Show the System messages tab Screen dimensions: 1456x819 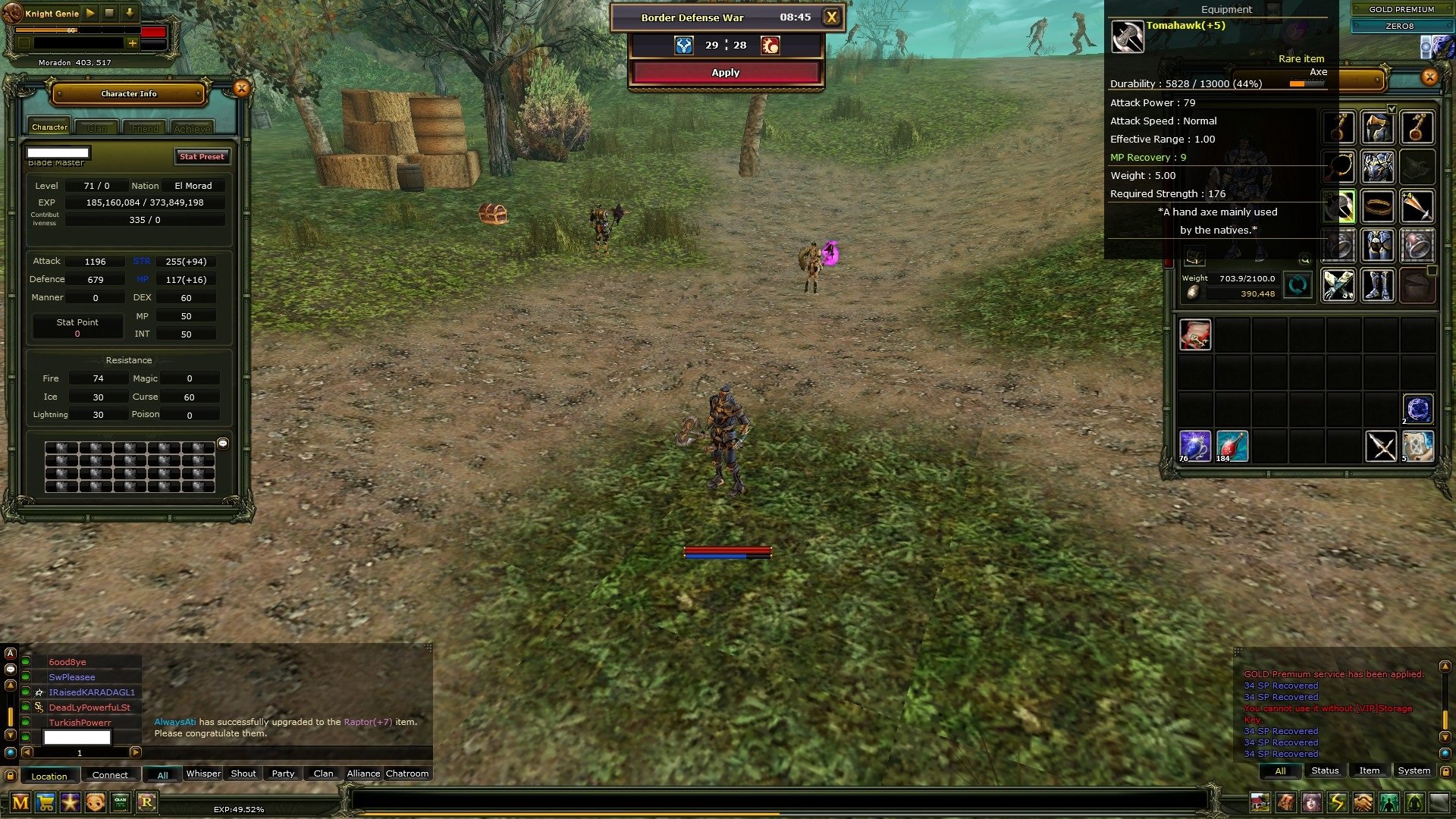1414,770
